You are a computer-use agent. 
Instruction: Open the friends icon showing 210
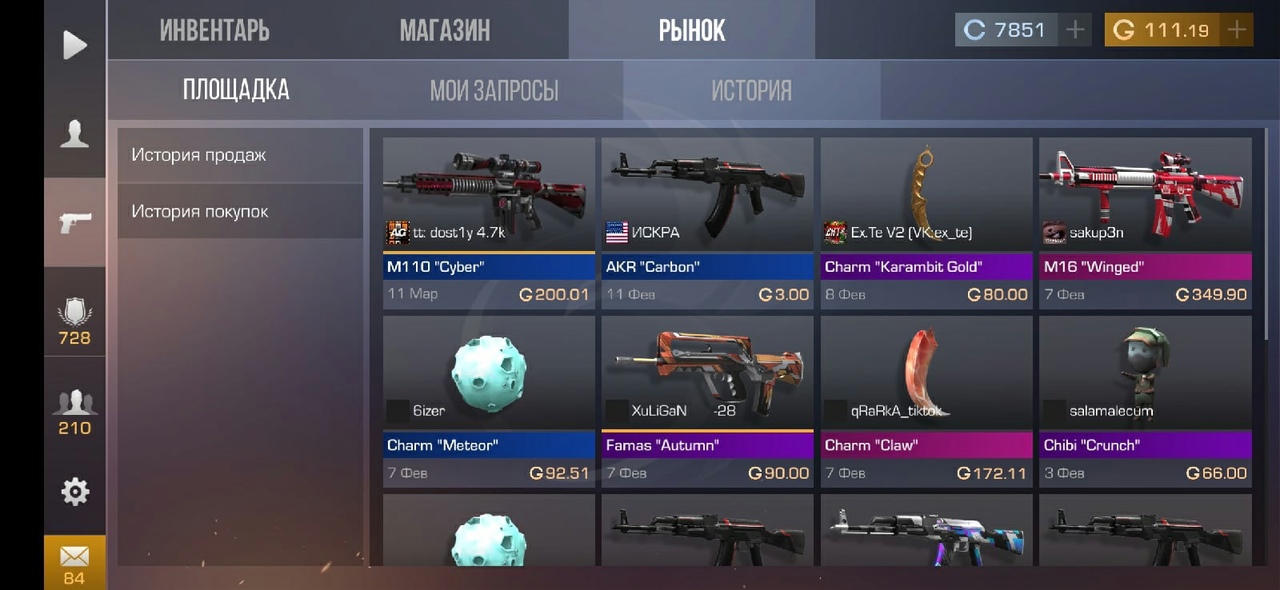click(75, 411)
